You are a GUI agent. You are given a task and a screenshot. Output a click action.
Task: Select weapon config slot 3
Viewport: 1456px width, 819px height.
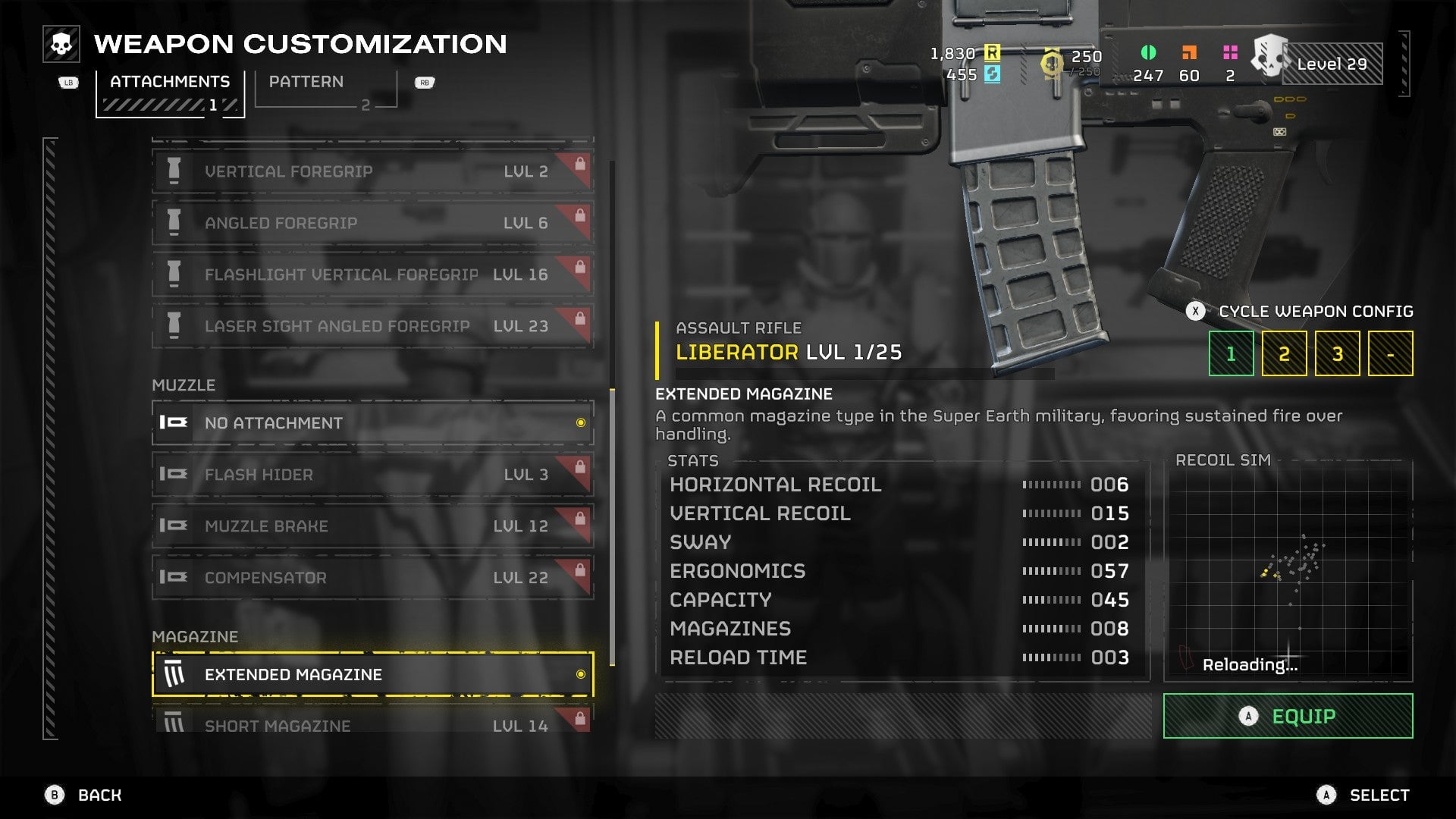[x=1337, y=353]
